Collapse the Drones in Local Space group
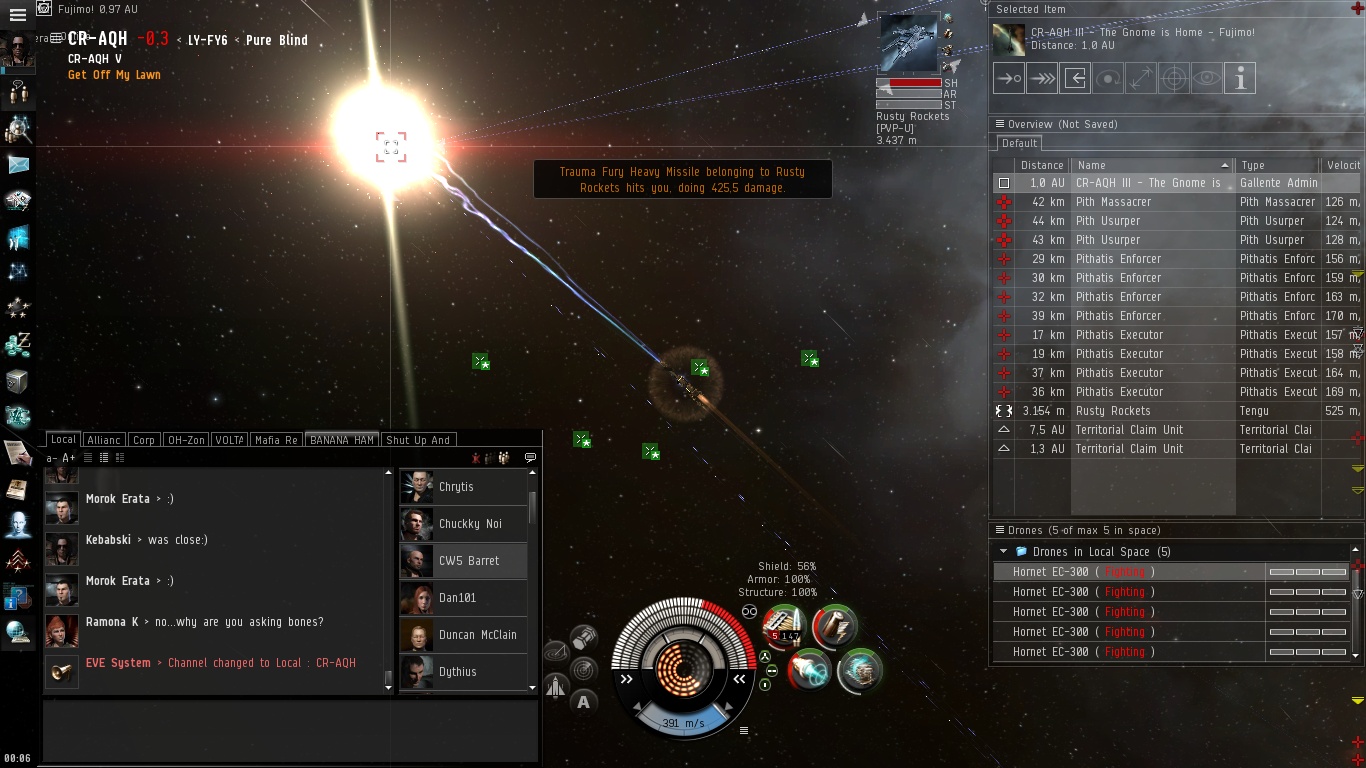This screenshot has height=768, width=1366. click(1003, 552)
